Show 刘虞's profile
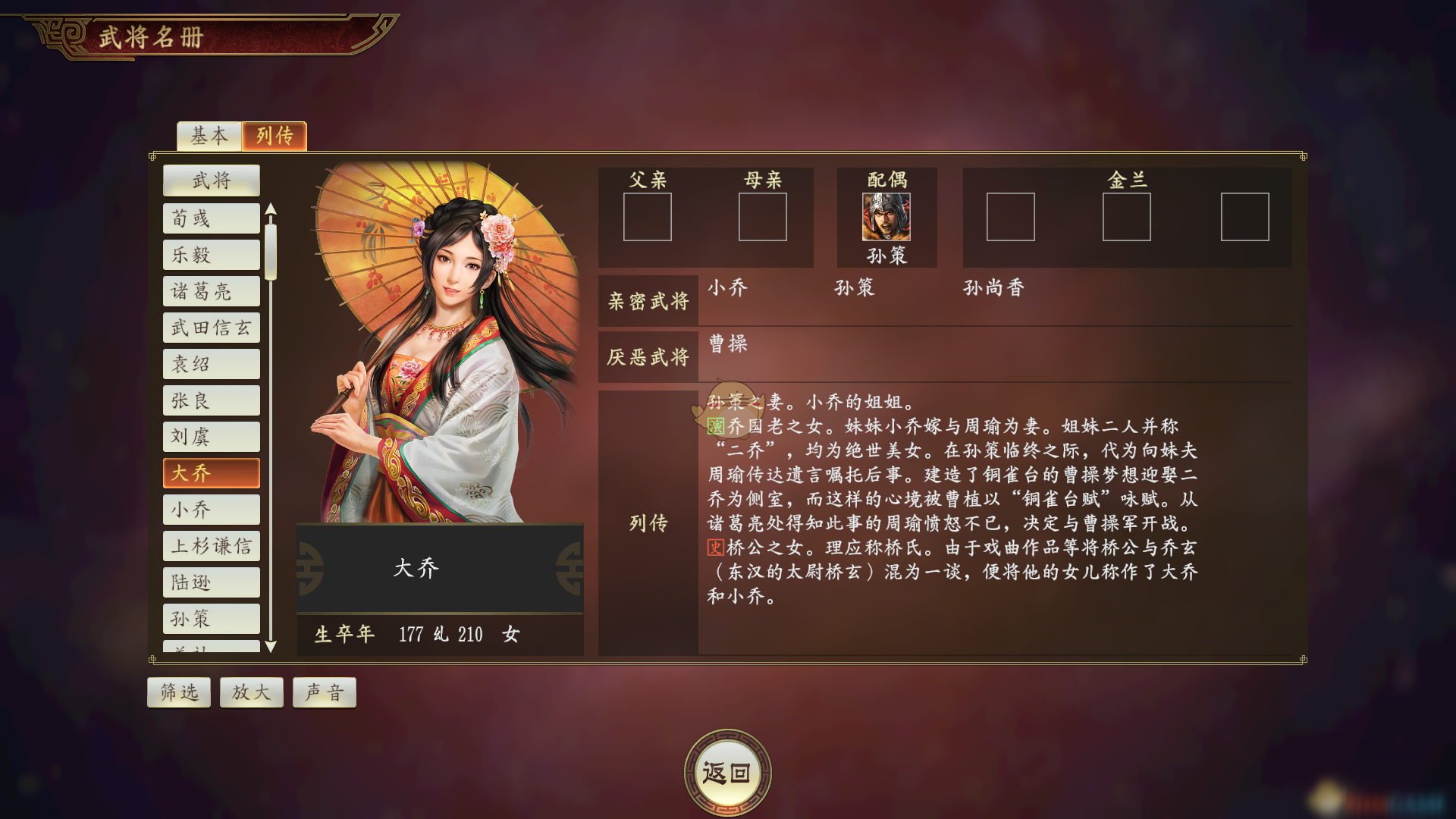This screenshot has width=1456, height=819. pos(211,437)
